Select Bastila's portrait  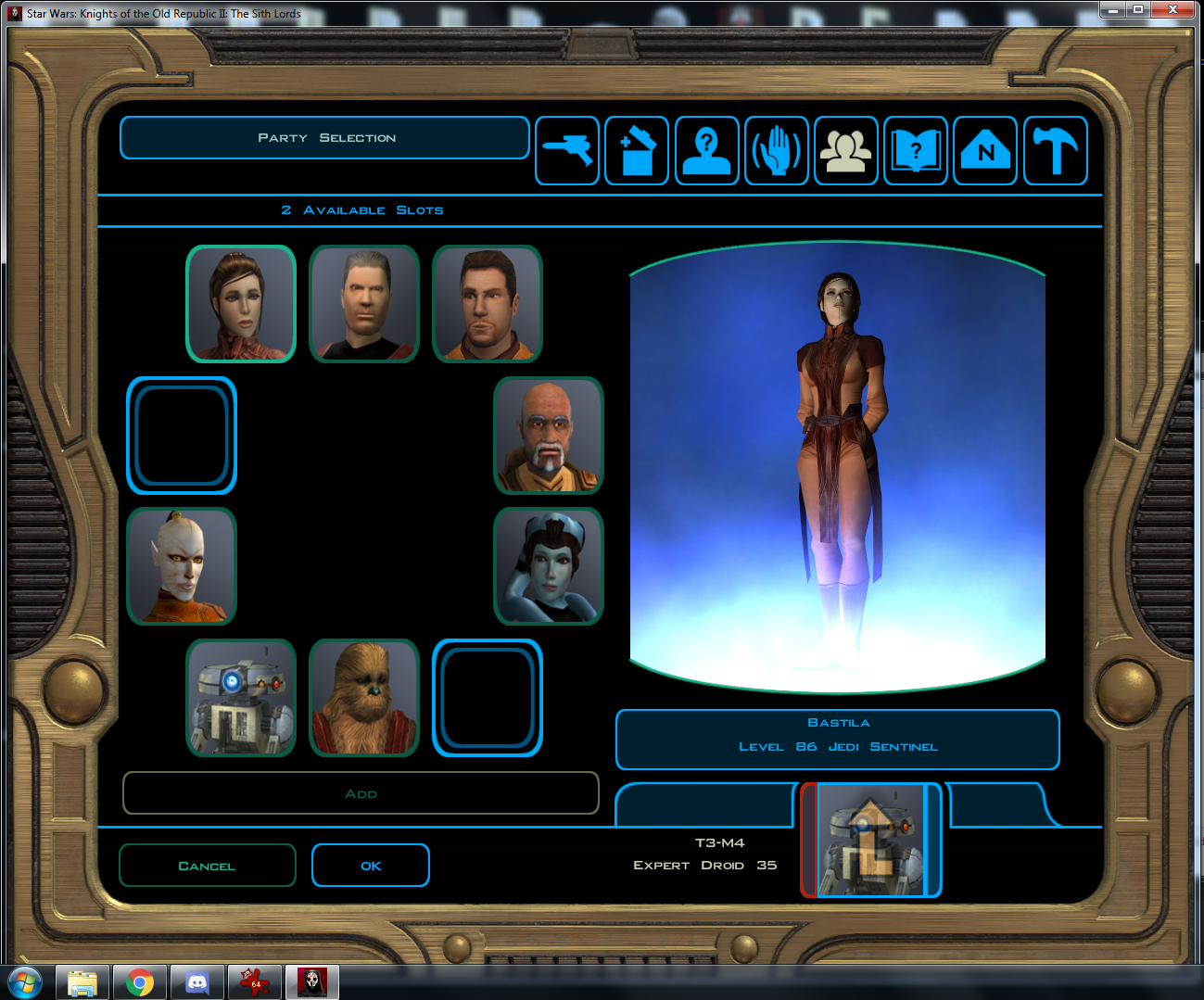[x=241, y=304]
